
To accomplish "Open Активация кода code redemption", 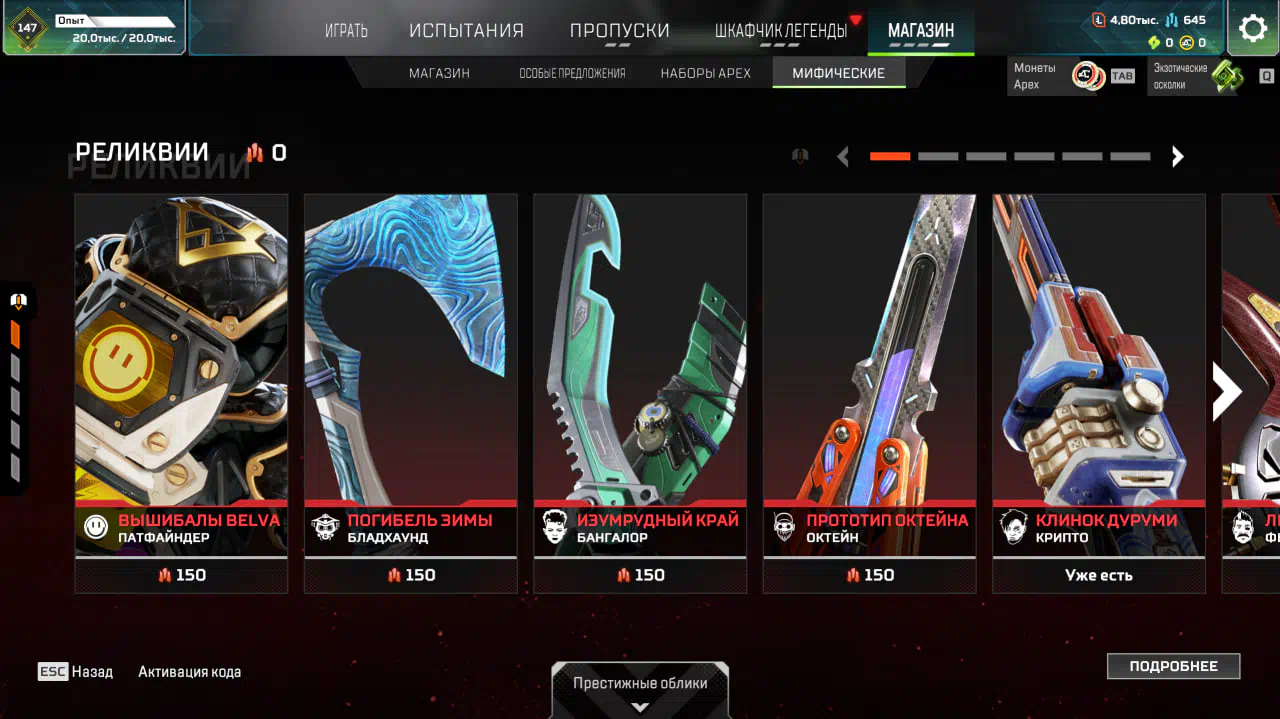I will (x=189, y=672).
